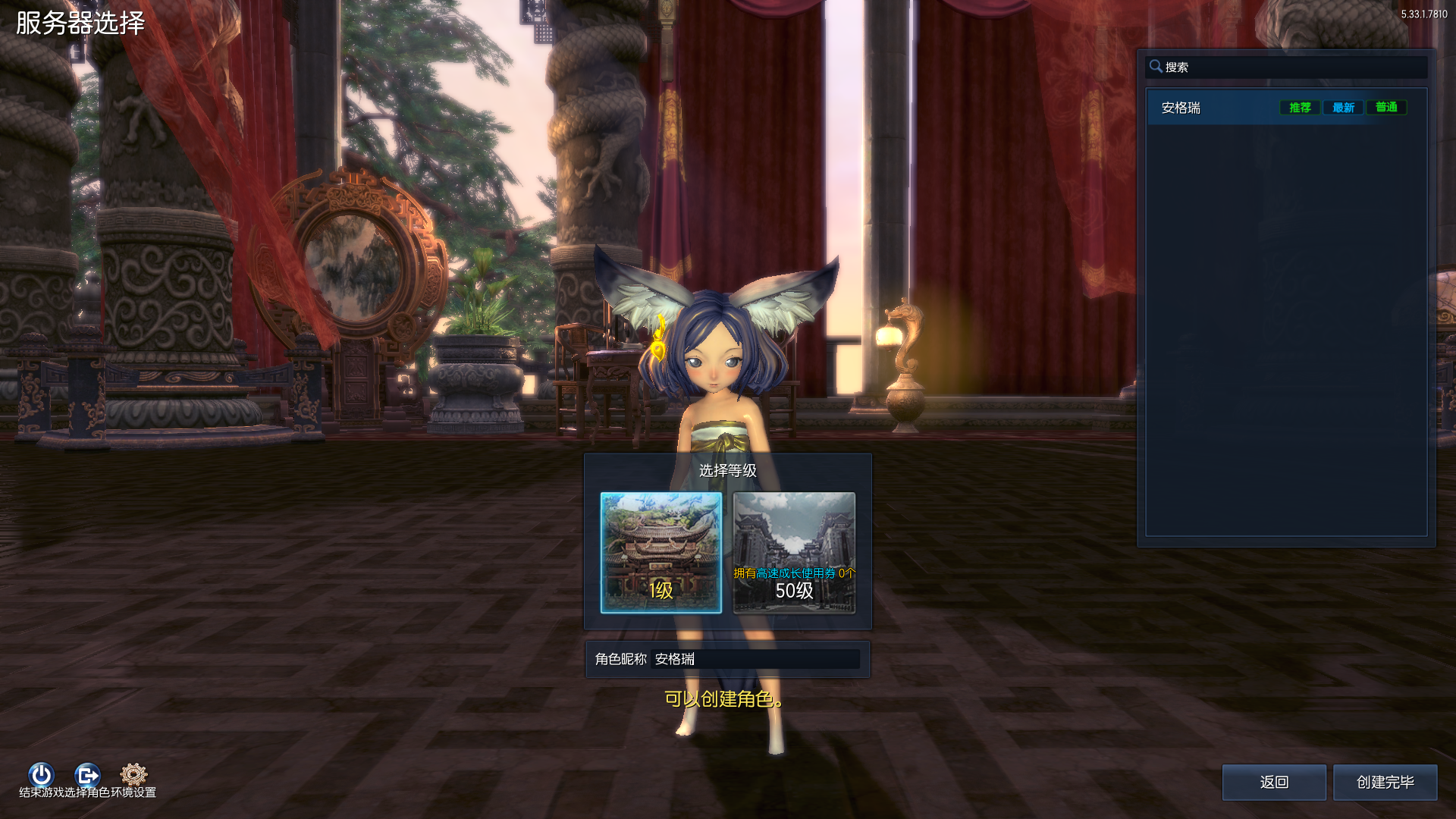Choose the level 1 start tile

click(661, 552)
